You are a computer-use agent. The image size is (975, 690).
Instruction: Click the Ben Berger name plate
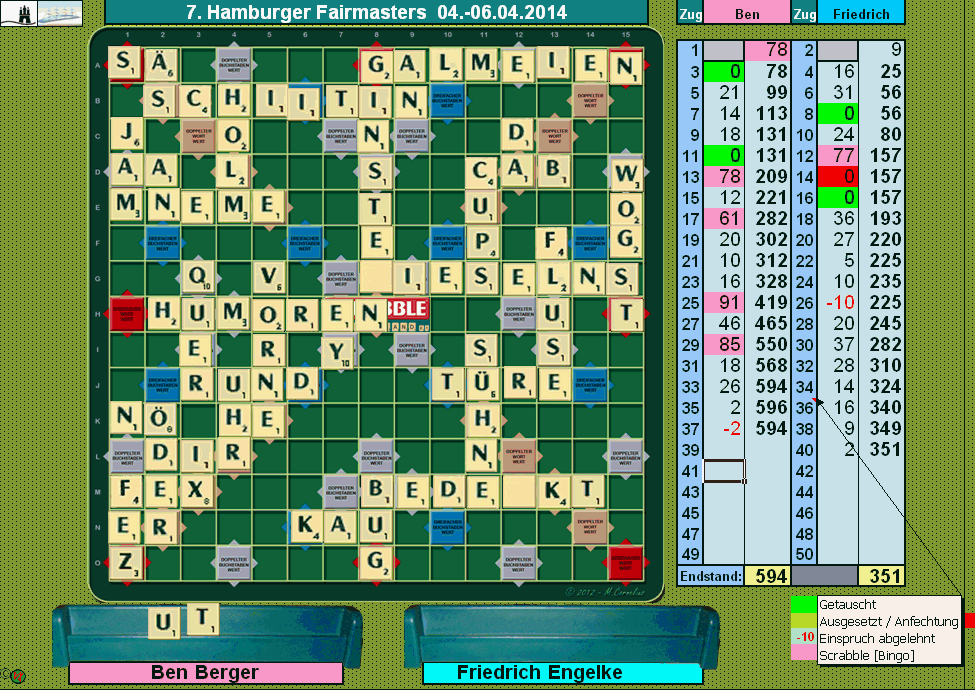coord(205,673)
